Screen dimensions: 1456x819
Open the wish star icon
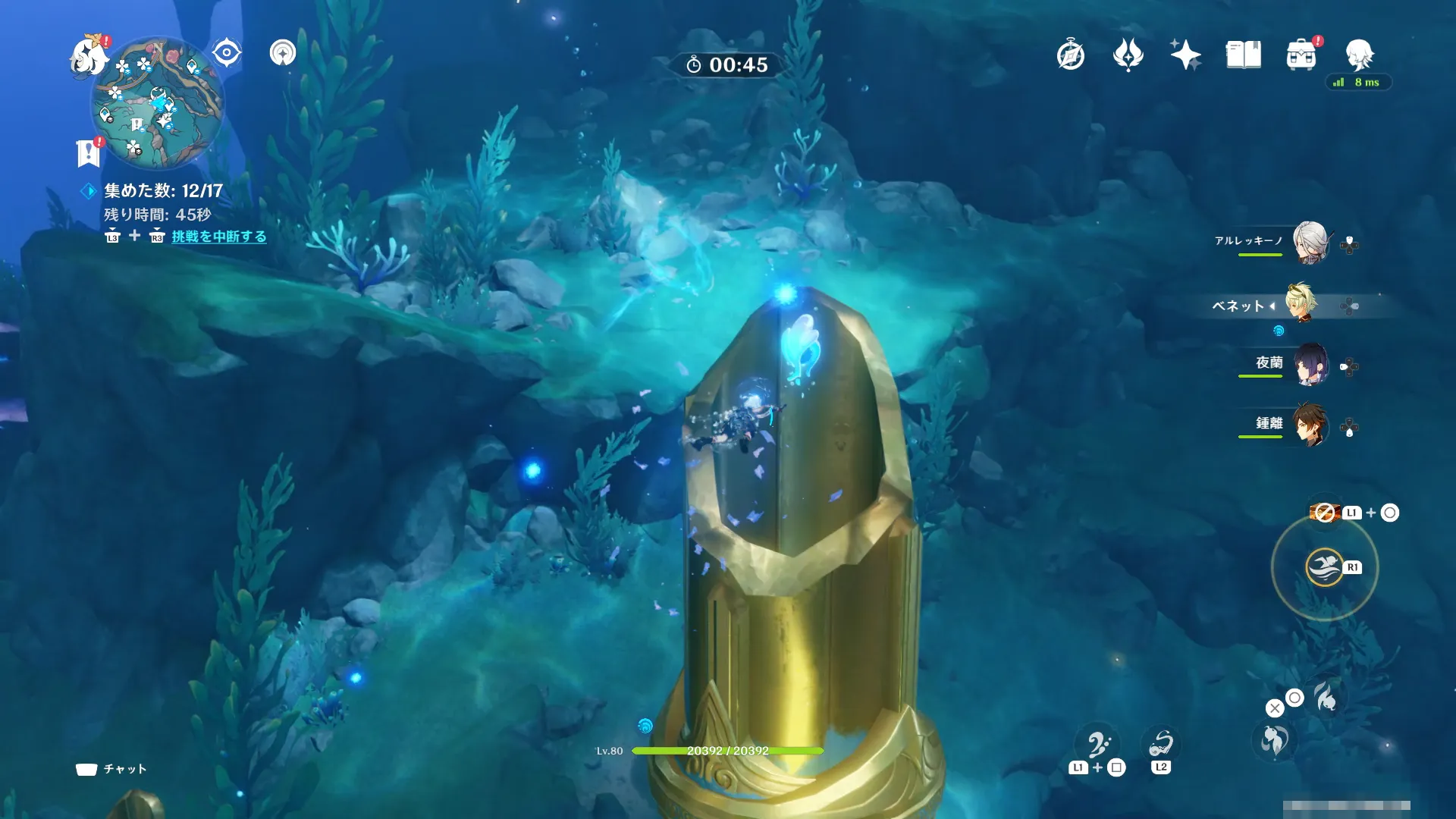pyautogui.click(x=1185, y=55)
